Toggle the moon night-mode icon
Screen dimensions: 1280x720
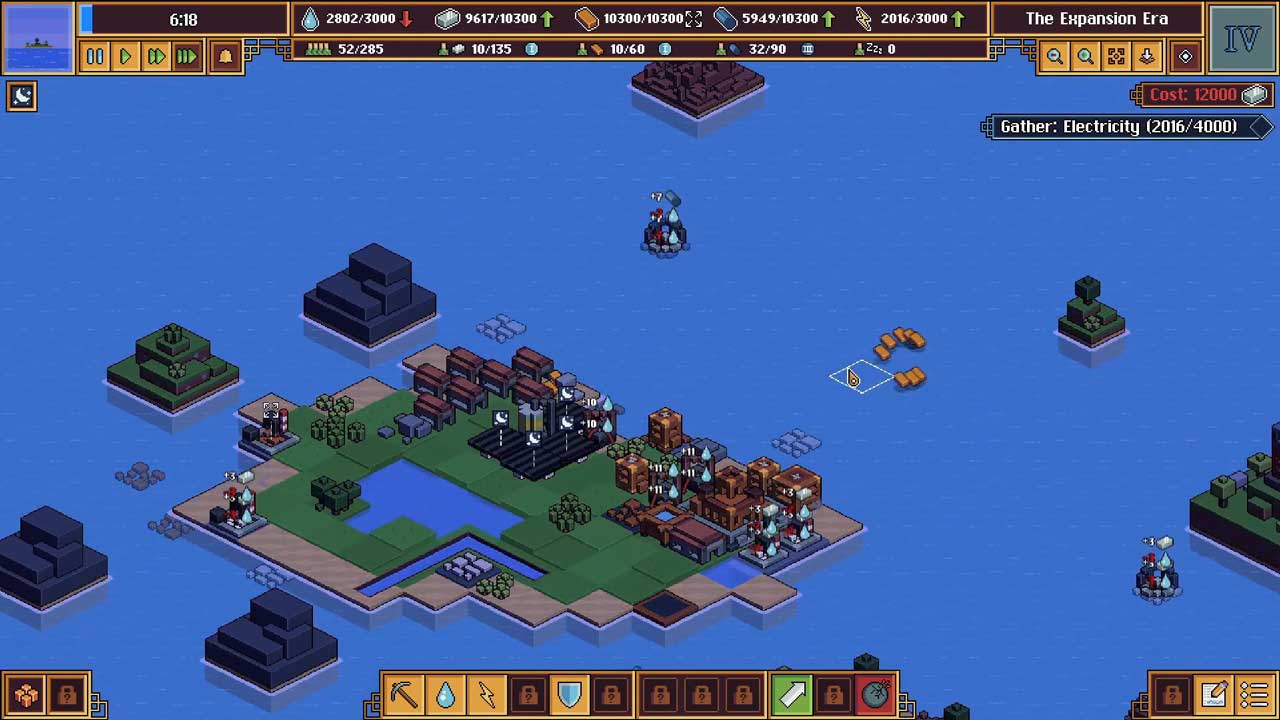pyautogui.click(x=22, y=96)
